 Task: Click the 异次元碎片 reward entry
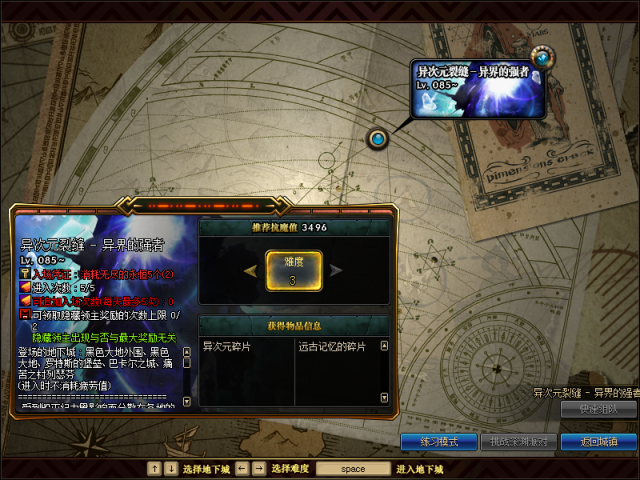pos(228,347)
